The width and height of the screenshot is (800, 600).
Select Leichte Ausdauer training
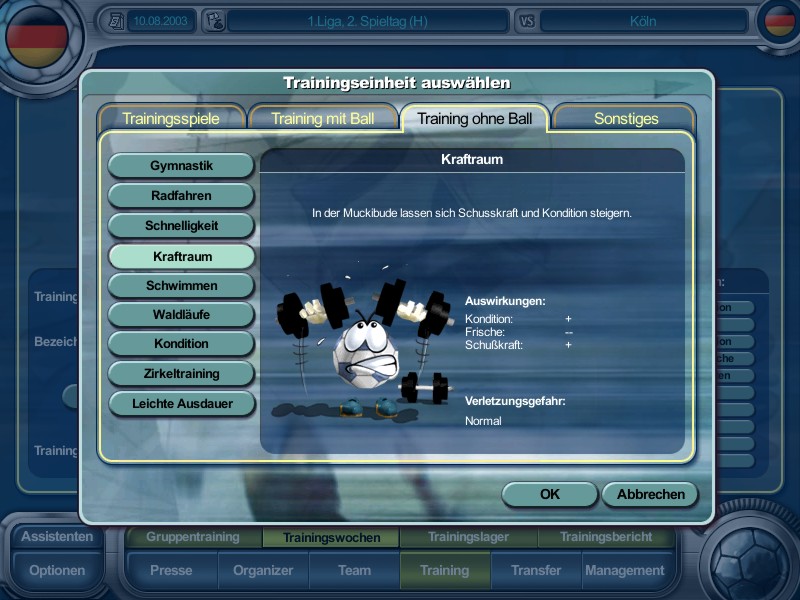[181, 403]
